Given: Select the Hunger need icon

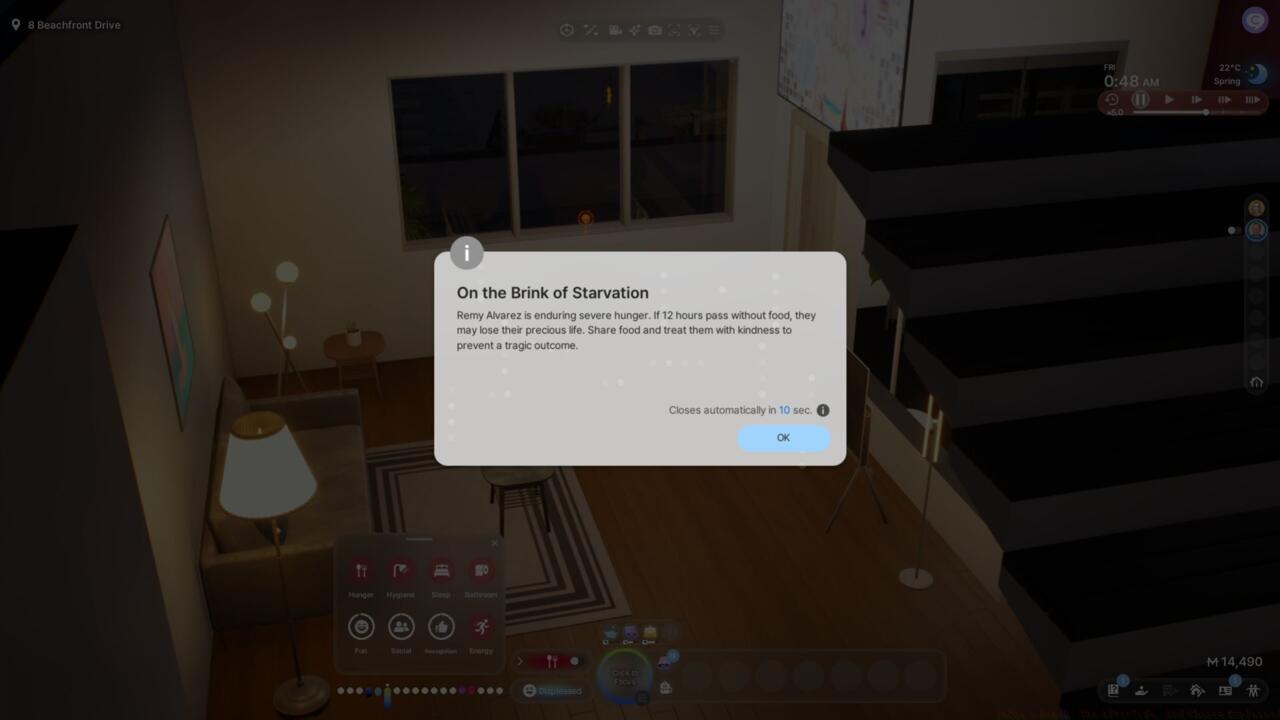Looking at the screenshot, I should click(x=361, y=571).
